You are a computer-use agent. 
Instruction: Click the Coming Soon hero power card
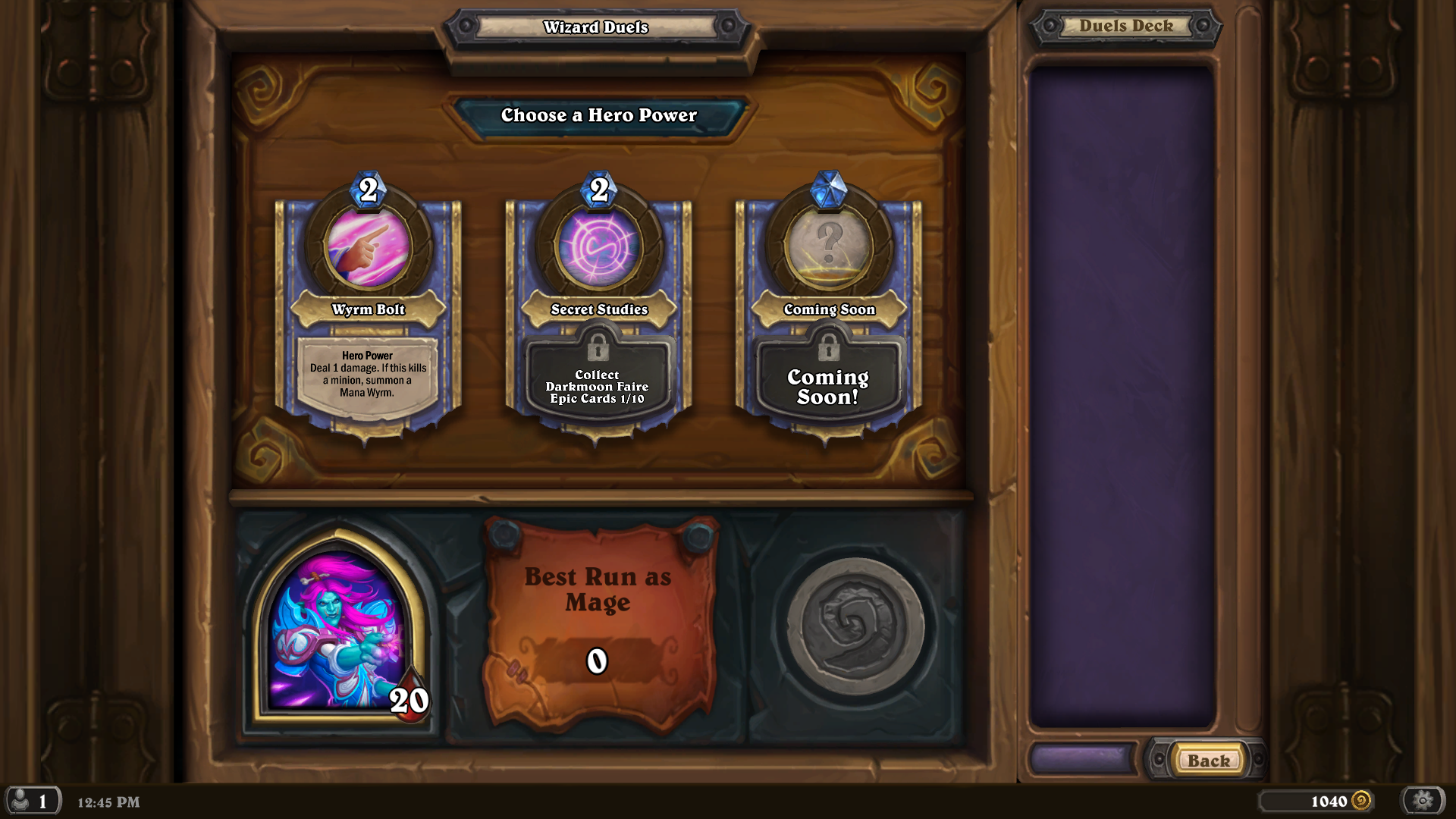click(829, 311)
